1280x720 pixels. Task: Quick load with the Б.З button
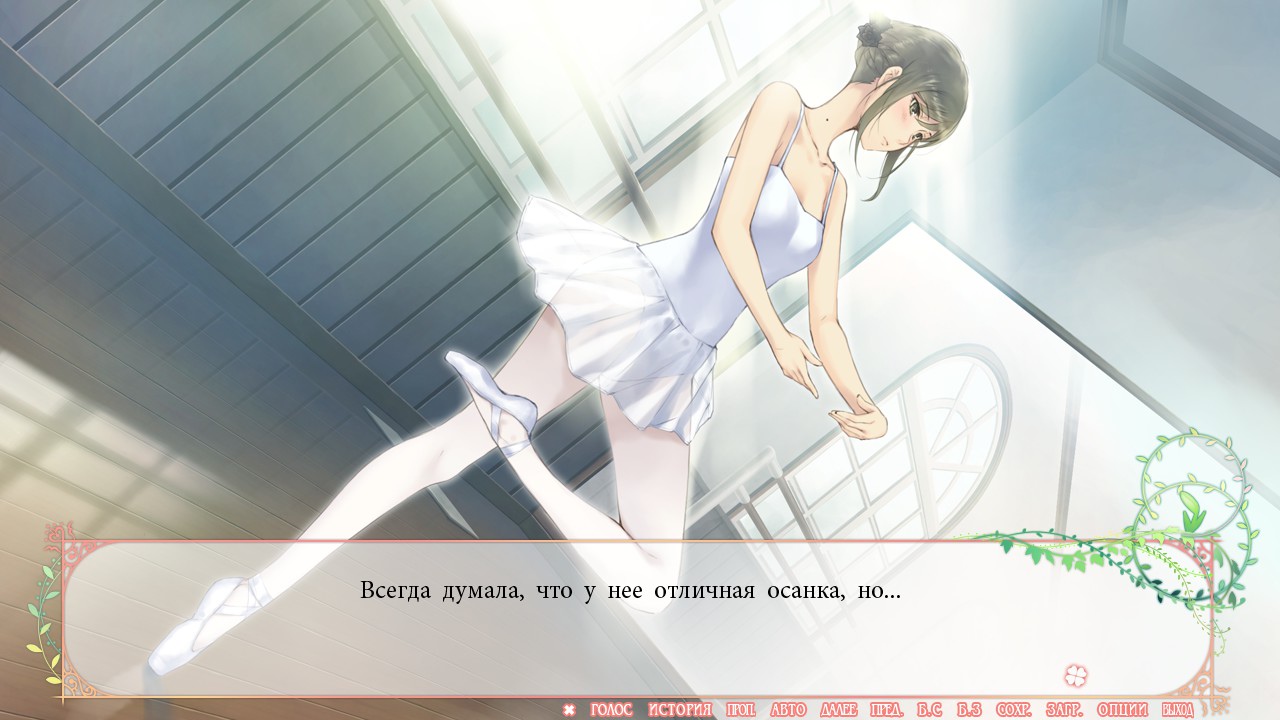(969, 710)
